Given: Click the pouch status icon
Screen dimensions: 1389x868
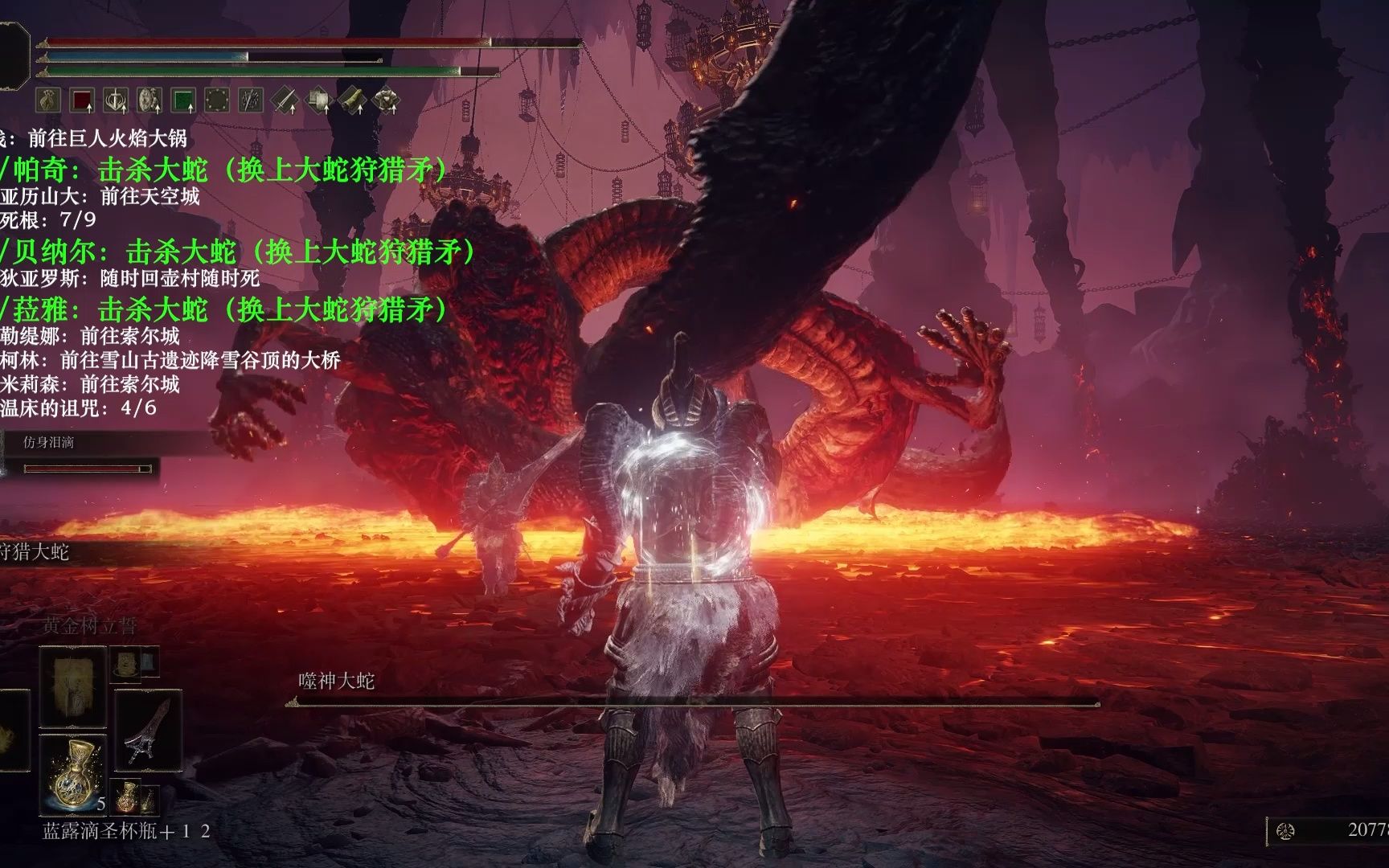Looking at the screenshot, I should click(49, 100).
